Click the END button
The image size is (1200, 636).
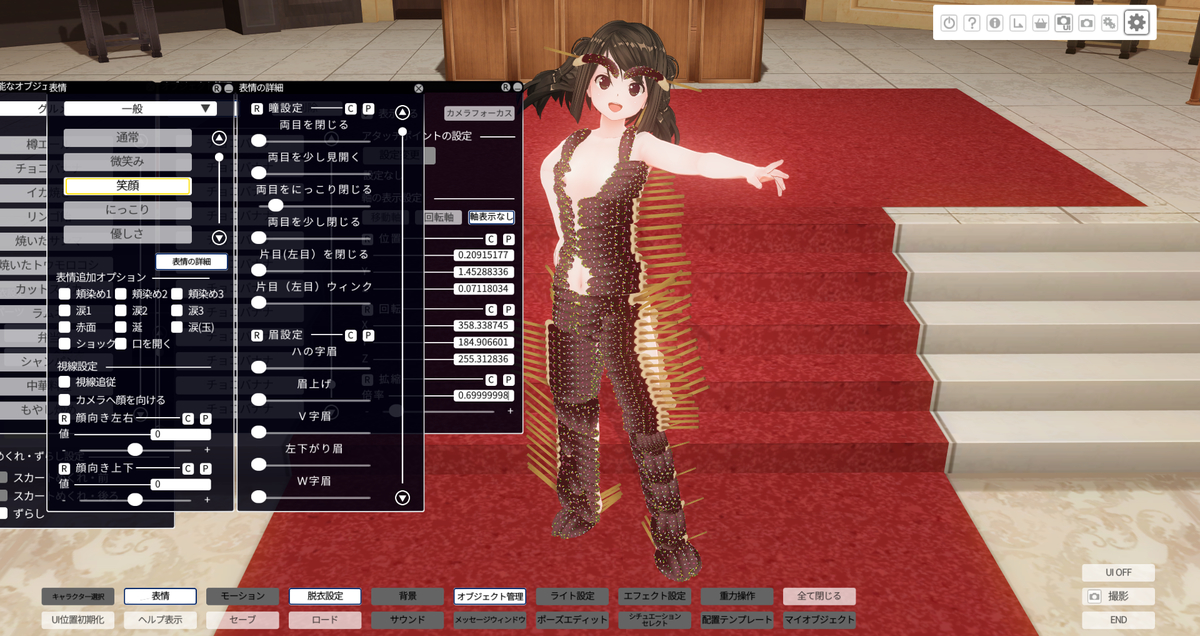(x=1118, y=620)
